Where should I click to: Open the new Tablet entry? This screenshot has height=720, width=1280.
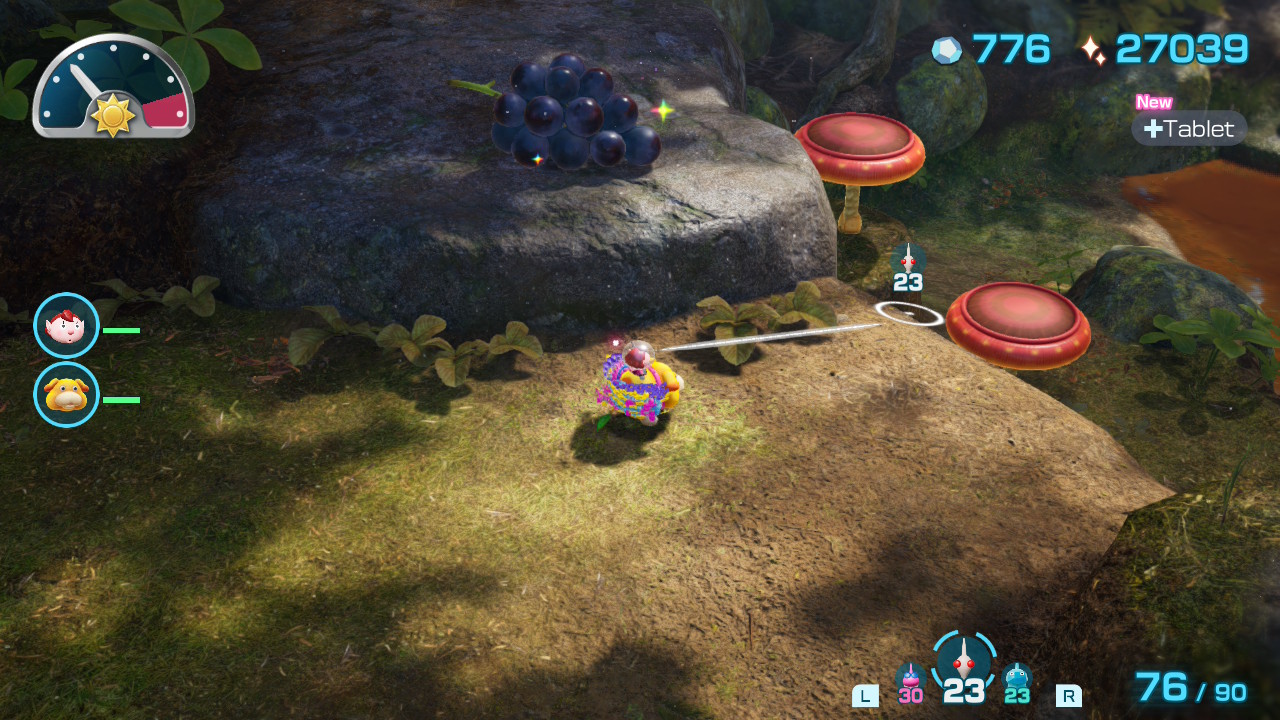tap(1189, 129)
